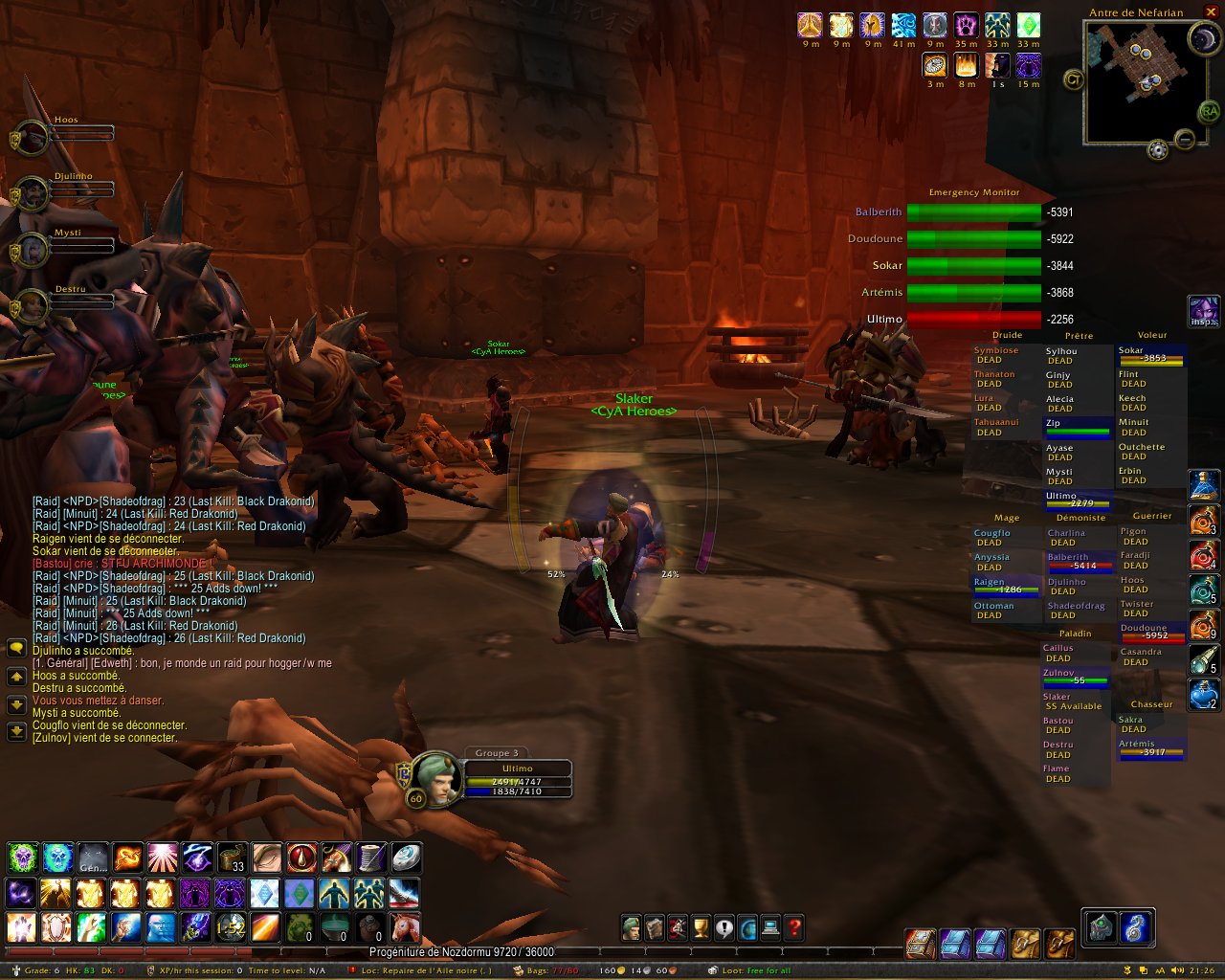Zoom out the minimap with minus button
The width and height of the screenshot is (1225, 980).
tap(1185, 140)
